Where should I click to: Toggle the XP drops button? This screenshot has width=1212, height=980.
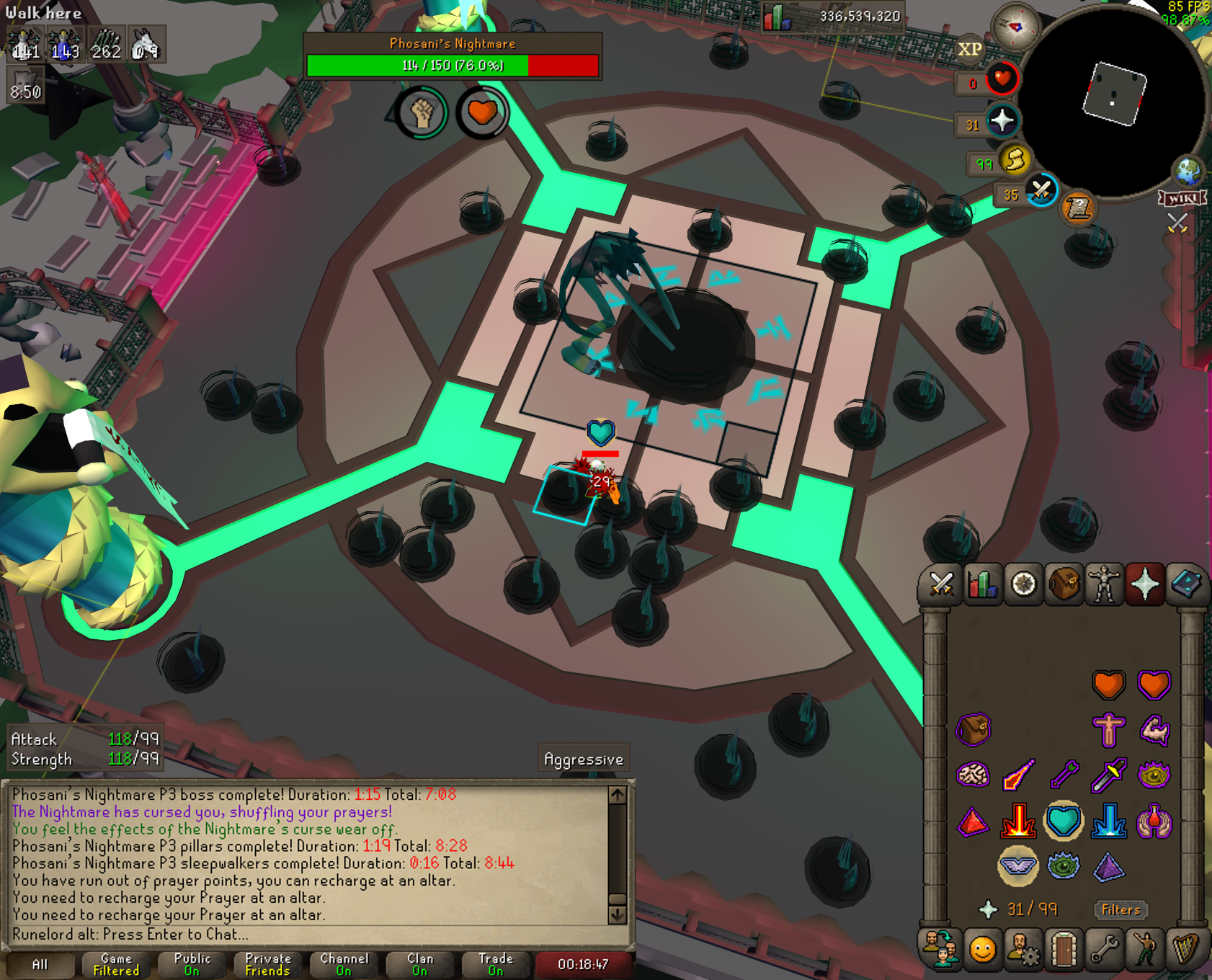pyautogui.click(x=969, y=49)
